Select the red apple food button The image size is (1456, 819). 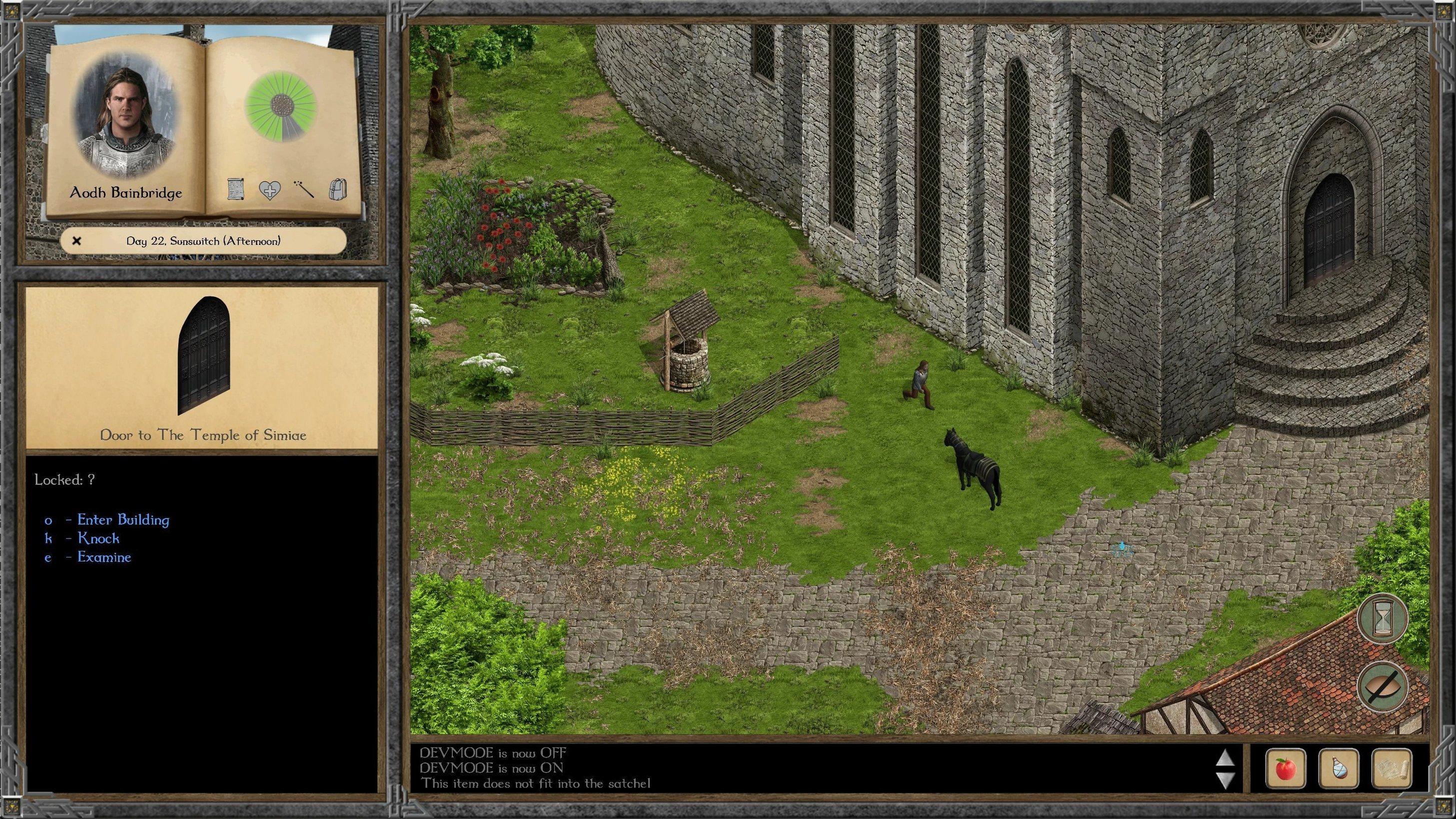click(x=1285, y=768)
